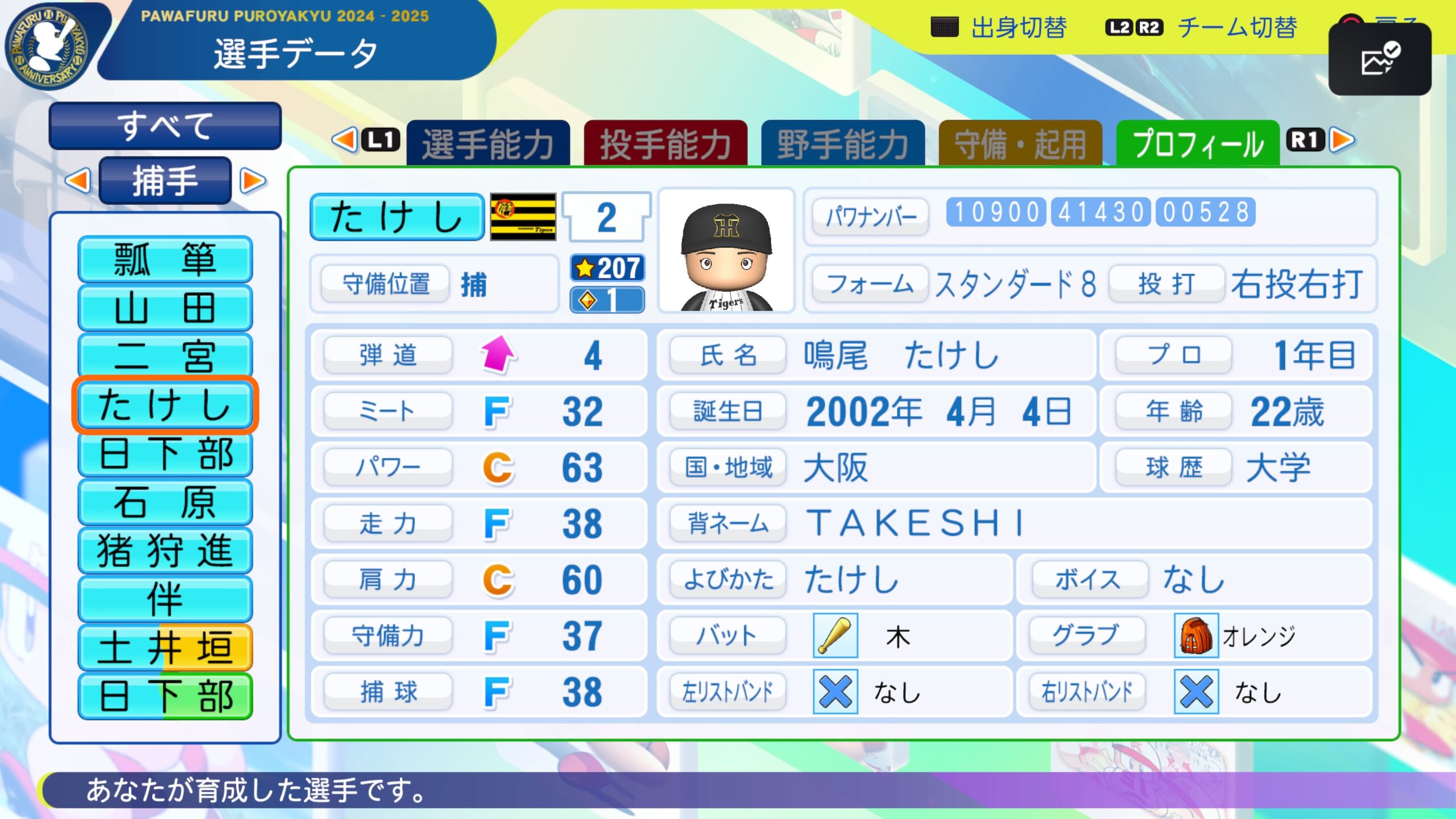The width and height of the screenshot is (1456, 819).
Task: Select the highlighted たけし list entry
Action: coord(165,405)
